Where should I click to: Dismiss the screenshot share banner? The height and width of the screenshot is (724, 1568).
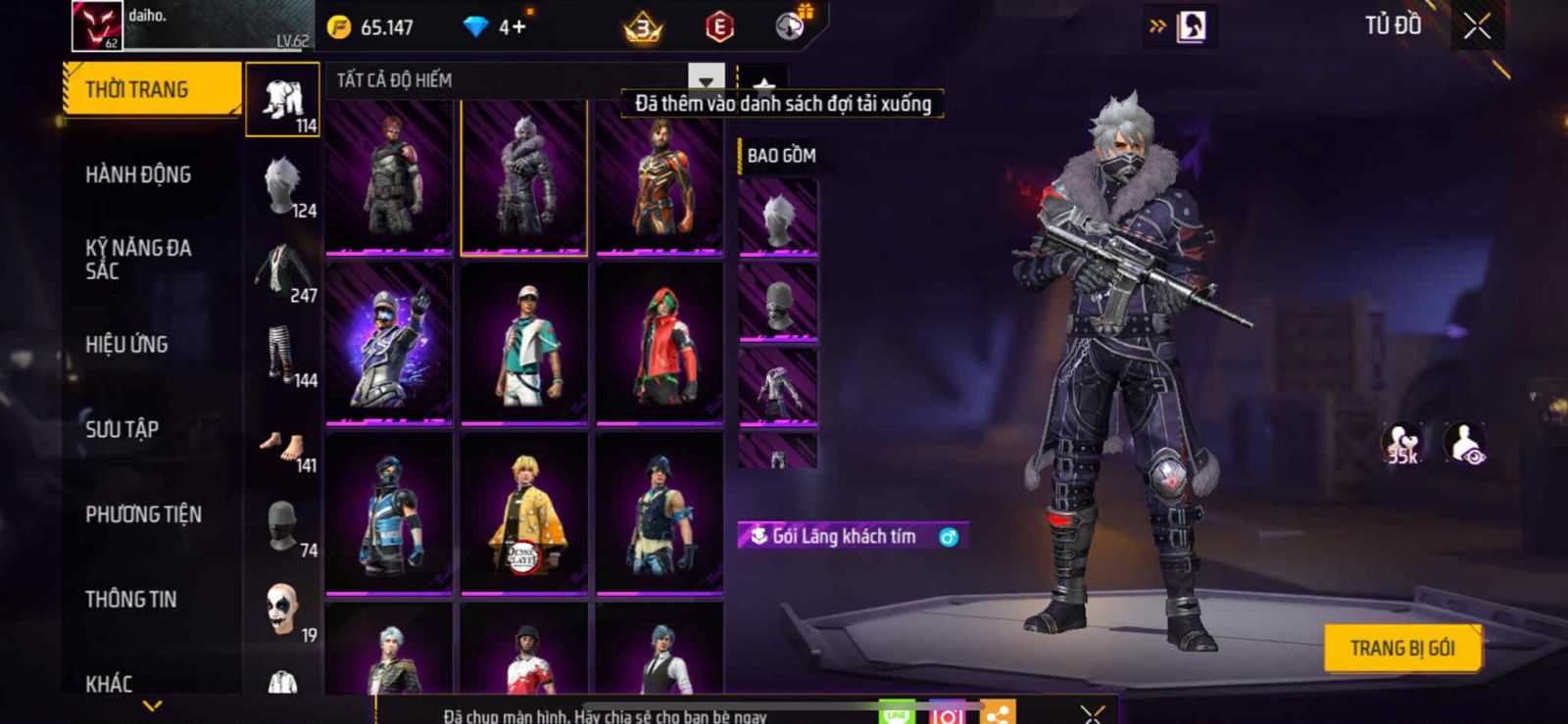(1093, 714)
